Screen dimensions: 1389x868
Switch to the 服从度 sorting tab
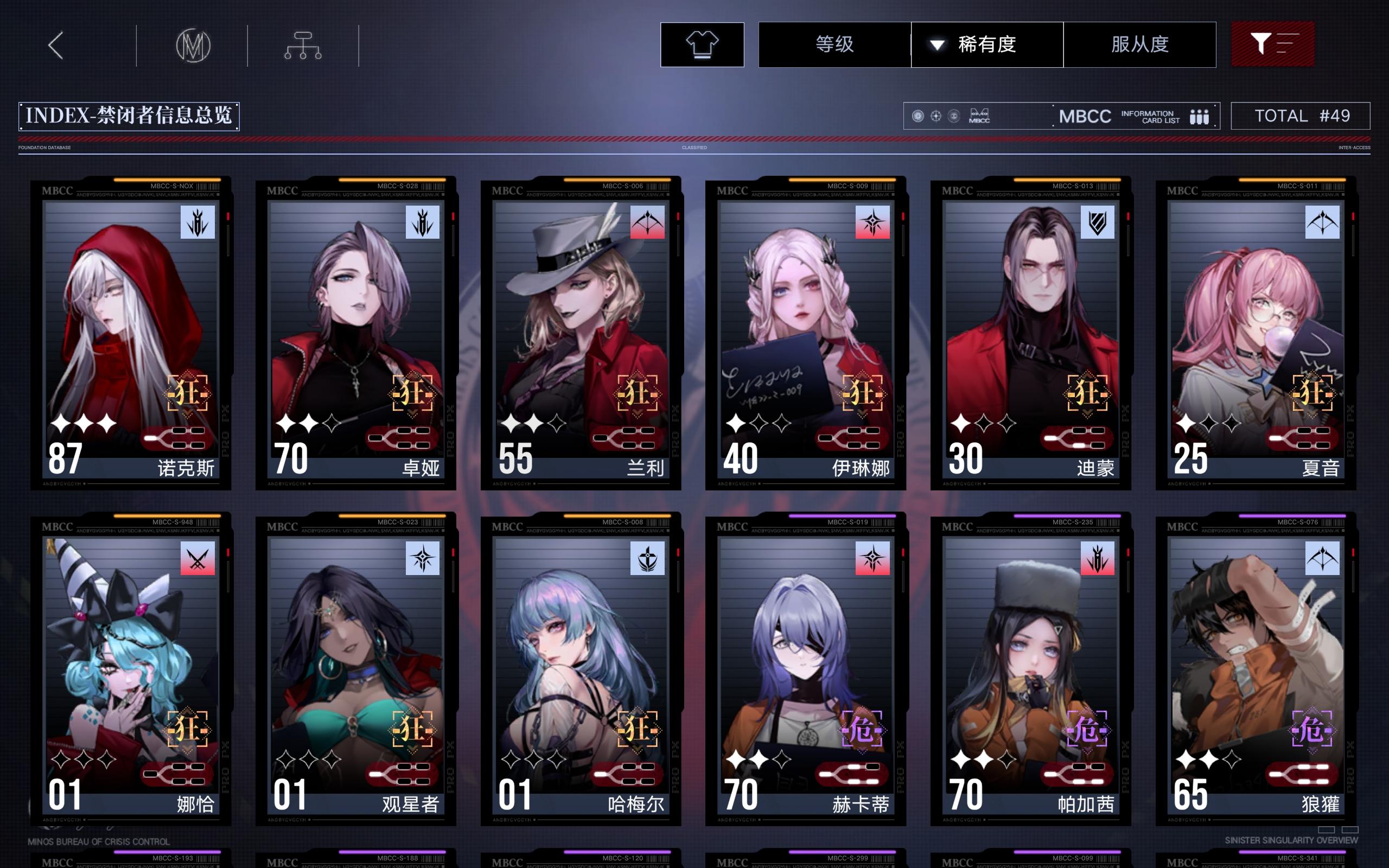pos(1140,45)
